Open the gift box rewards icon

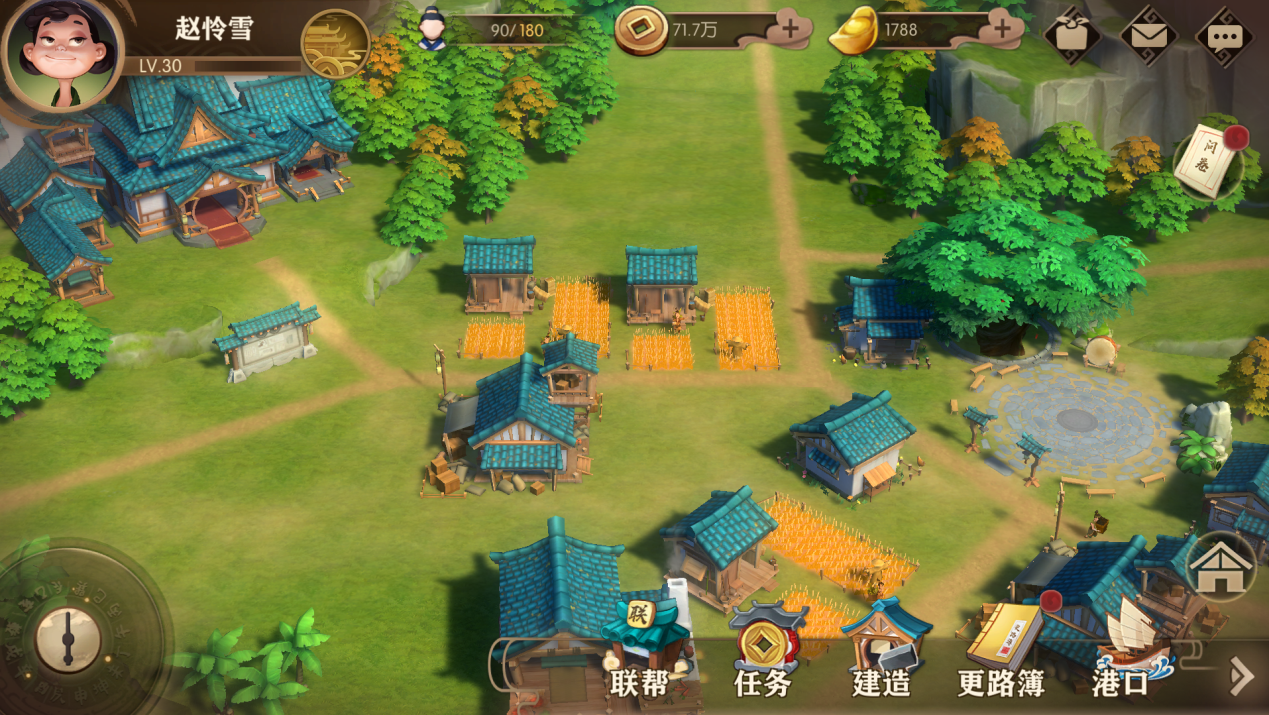pos(1072,37)
